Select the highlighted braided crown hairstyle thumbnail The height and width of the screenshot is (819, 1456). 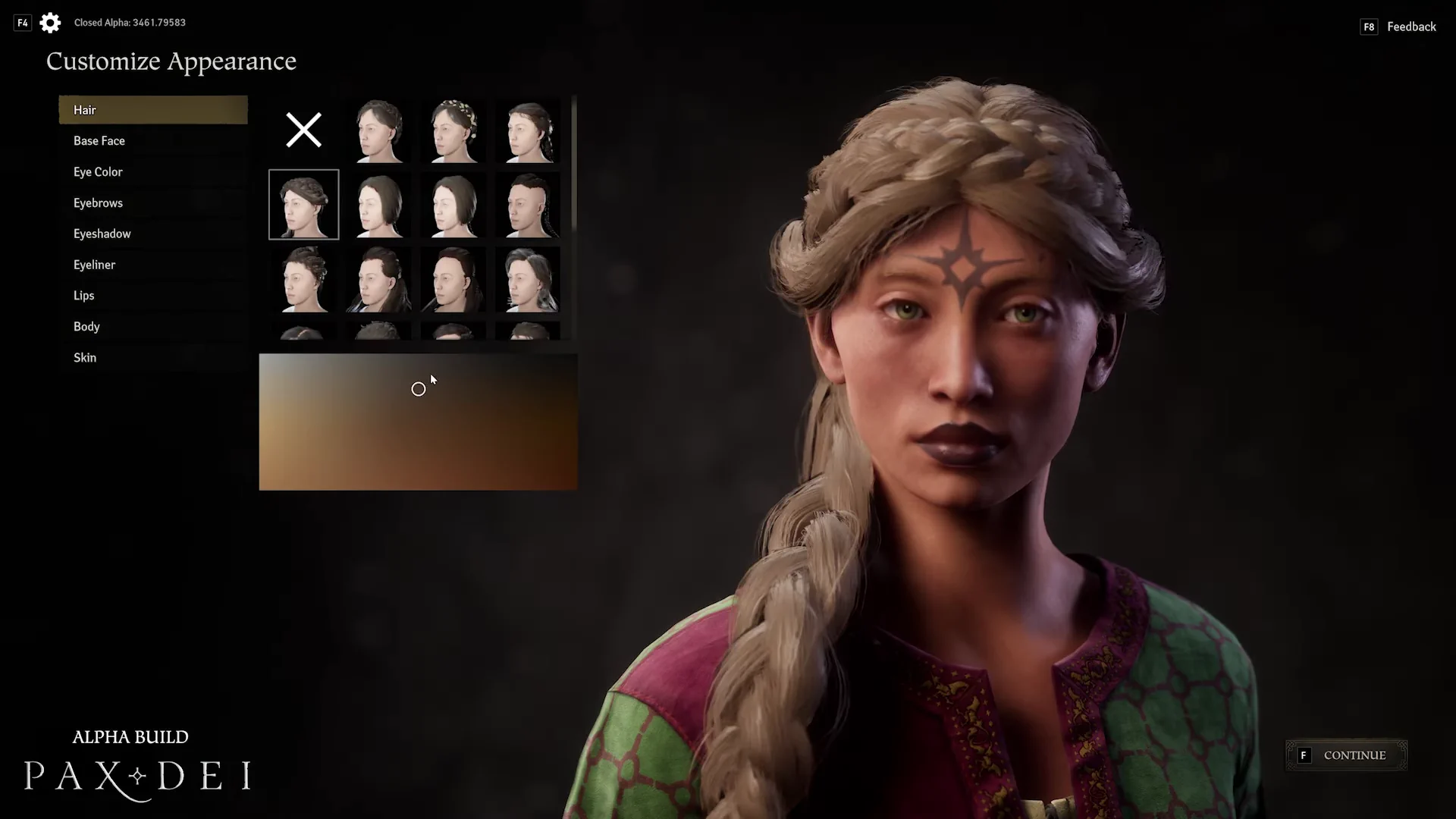pos(303,205)
